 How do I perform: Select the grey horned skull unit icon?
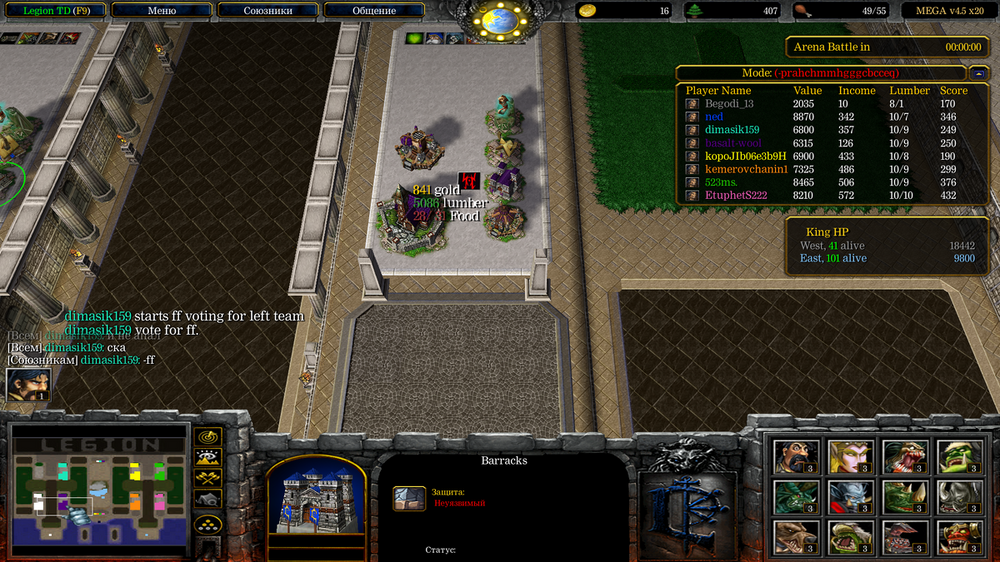(957, 496)
